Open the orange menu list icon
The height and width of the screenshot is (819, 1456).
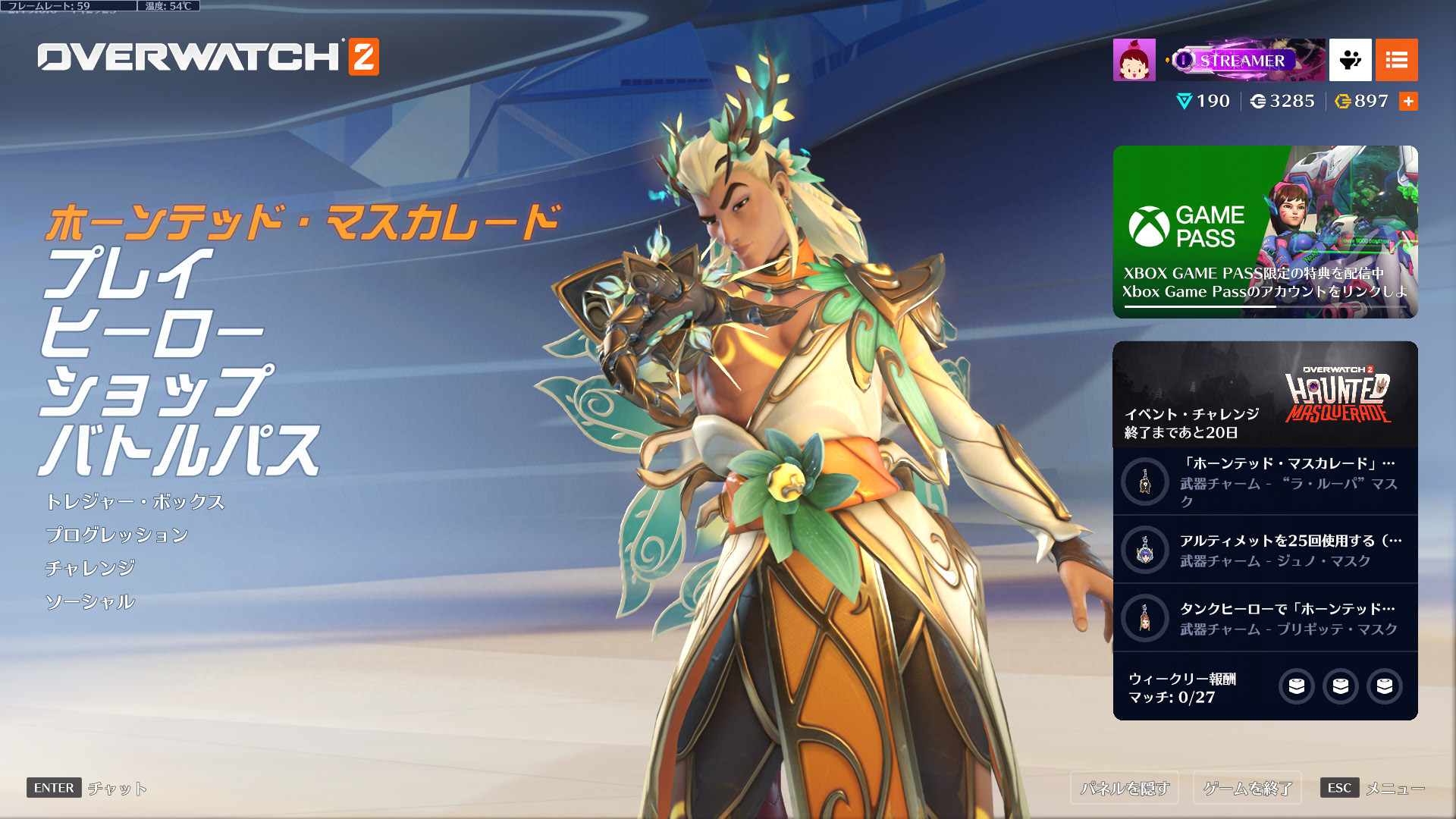(1398, 60)
